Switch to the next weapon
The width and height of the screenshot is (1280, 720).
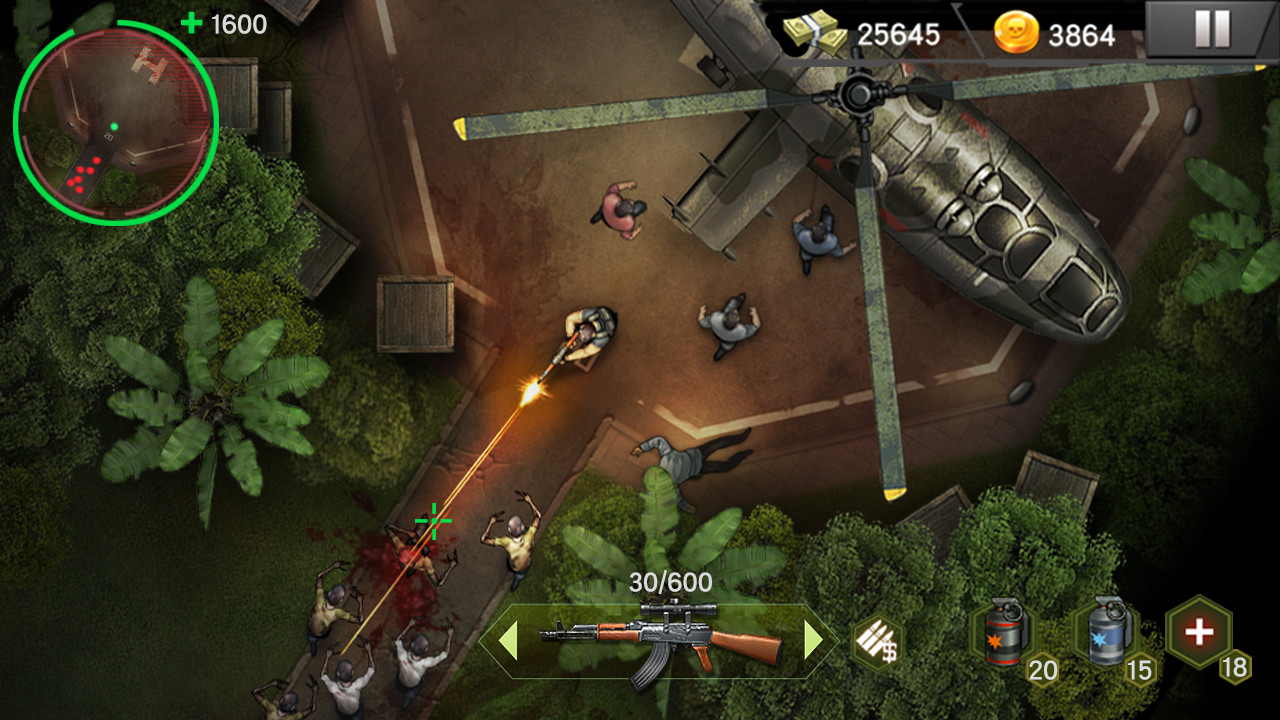click(814, 641)
